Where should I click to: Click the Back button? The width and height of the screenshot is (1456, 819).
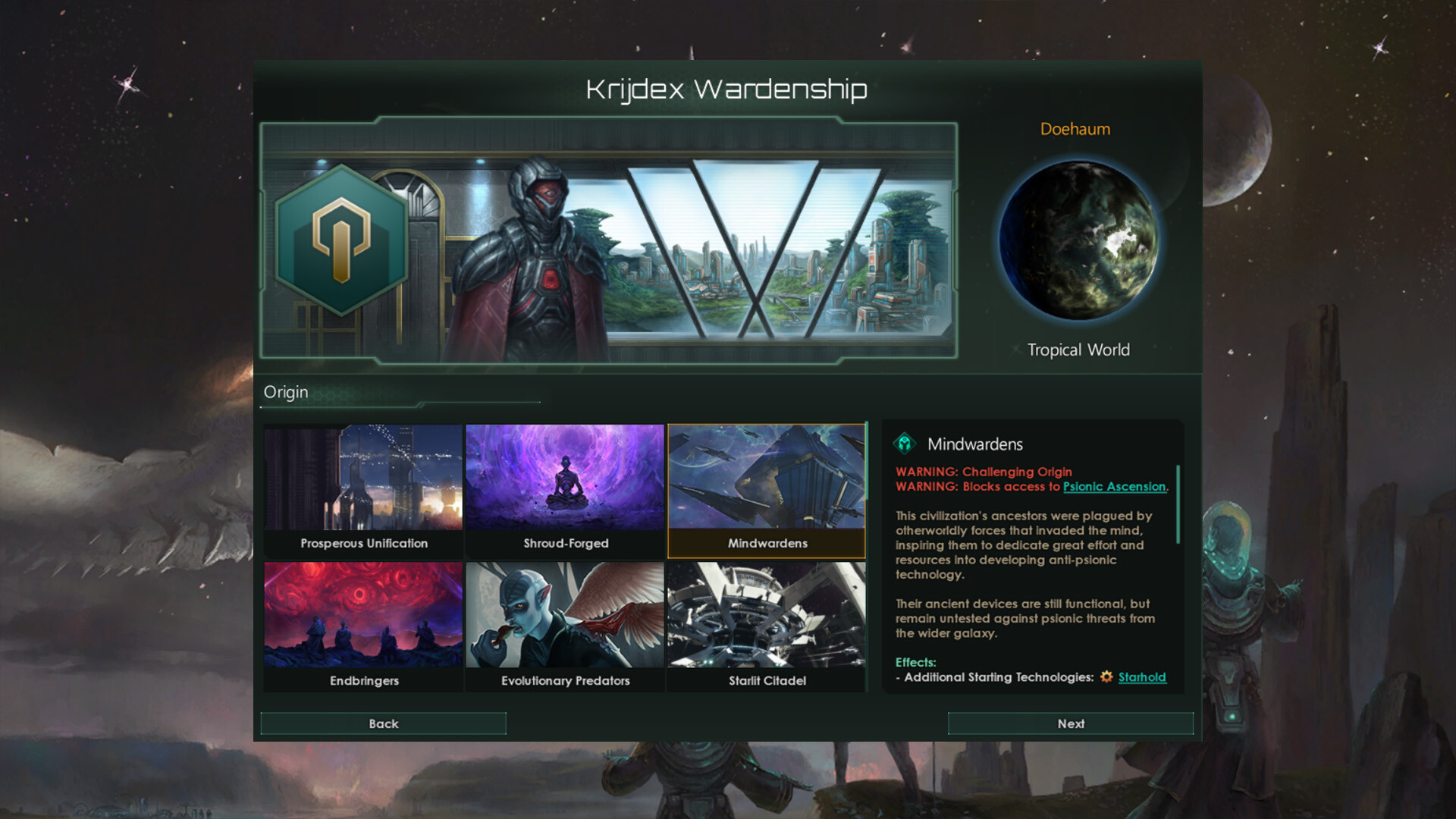(x=383, y=723)
